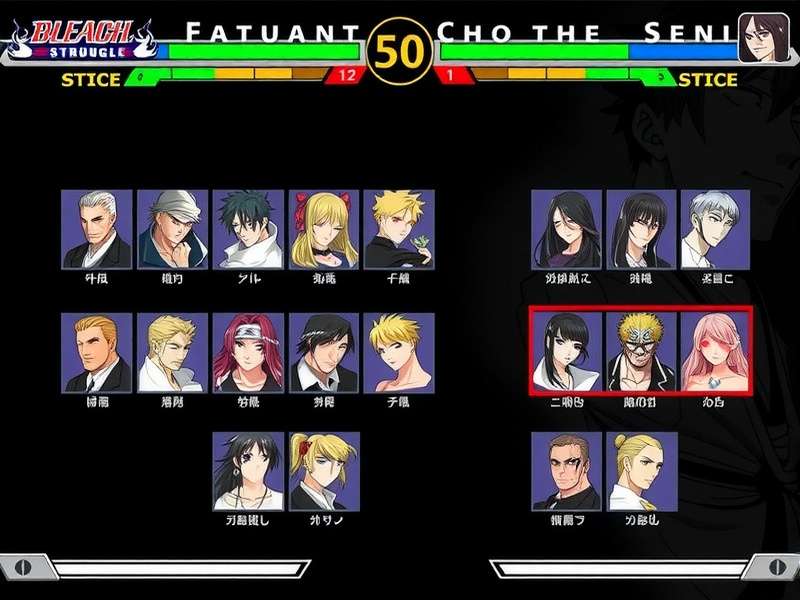Select the black-haired man in open-collar suit

(x=324, y=352)
